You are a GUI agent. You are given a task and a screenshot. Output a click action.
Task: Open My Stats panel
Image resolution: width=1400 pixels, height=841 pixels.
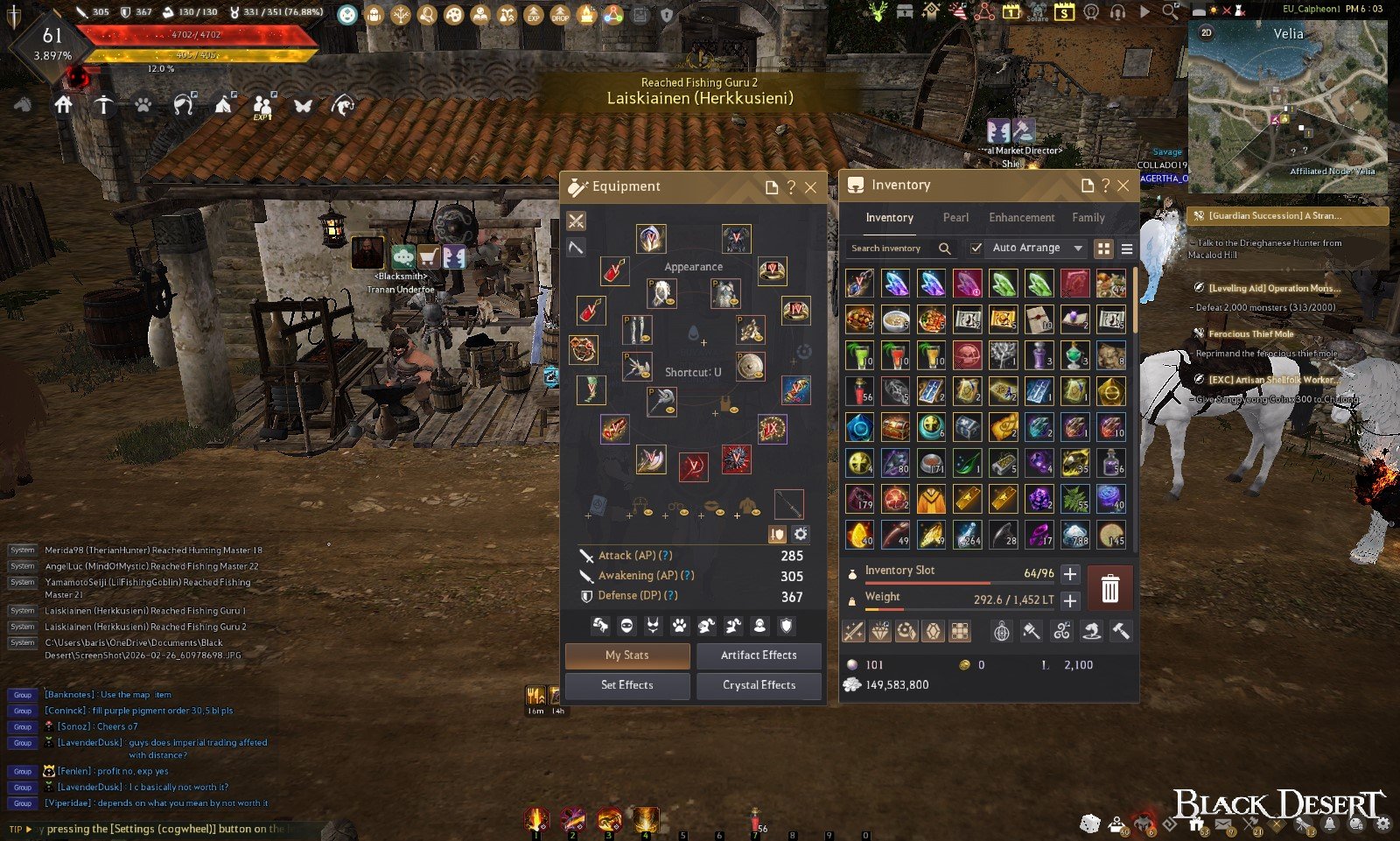627,655
